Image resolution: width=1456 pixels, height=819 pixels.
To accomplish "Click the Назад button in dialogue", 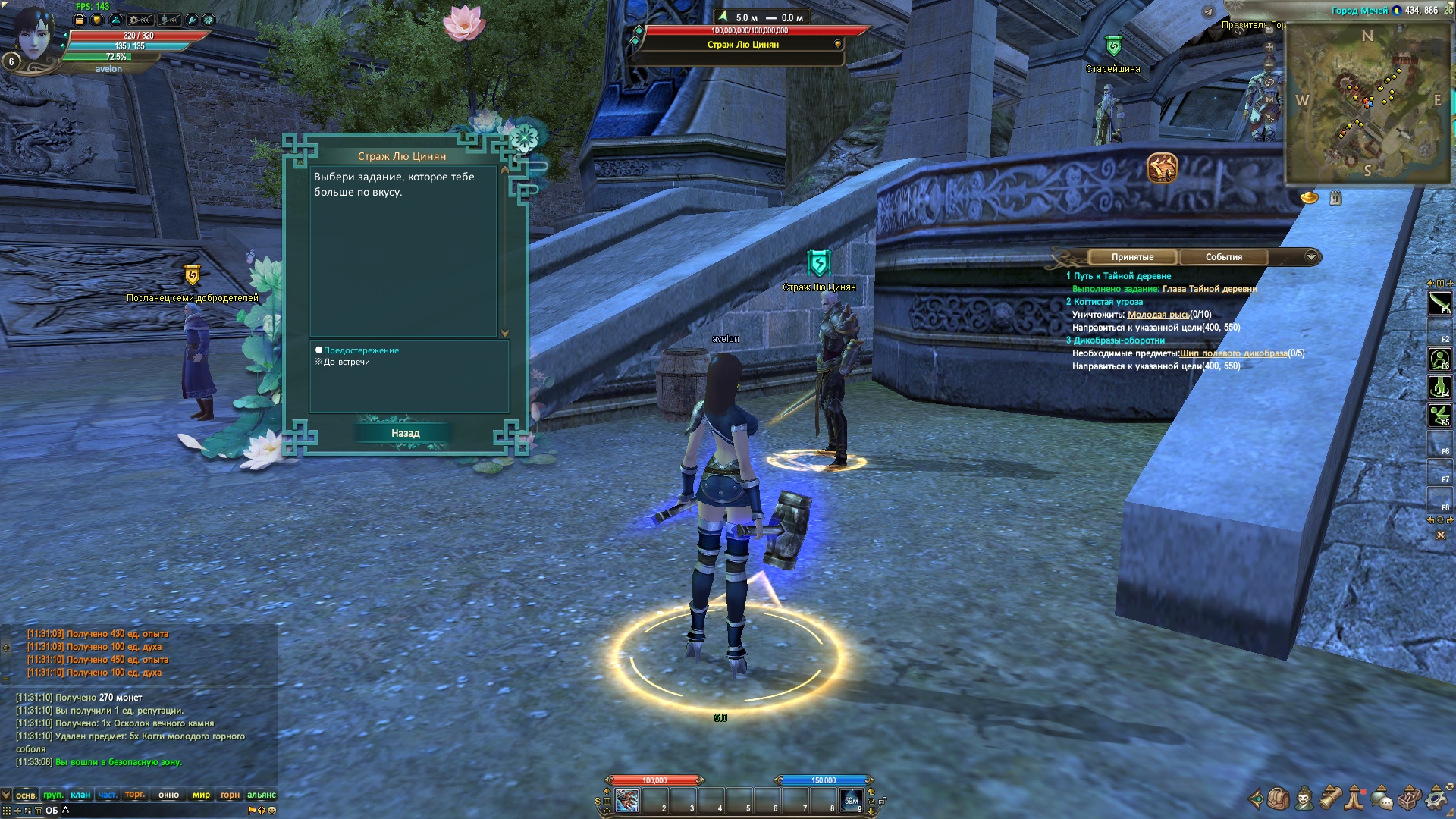I will (x=405, y=433).
